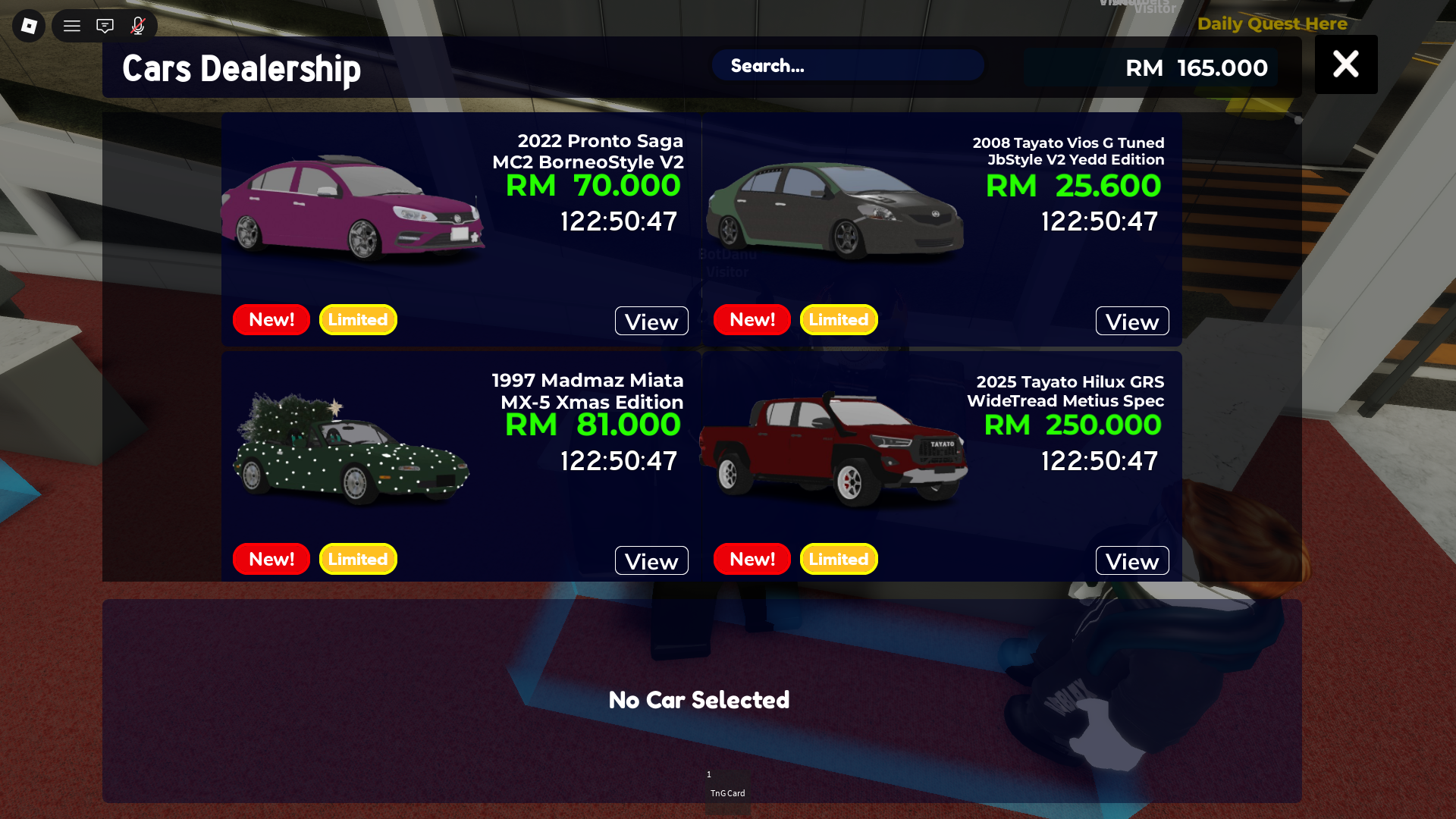Image resolution: width=1456 pixels, height=819 pixels.
Task: Click the Limited badge on the Hilux card
Action: tap(838, 559)
